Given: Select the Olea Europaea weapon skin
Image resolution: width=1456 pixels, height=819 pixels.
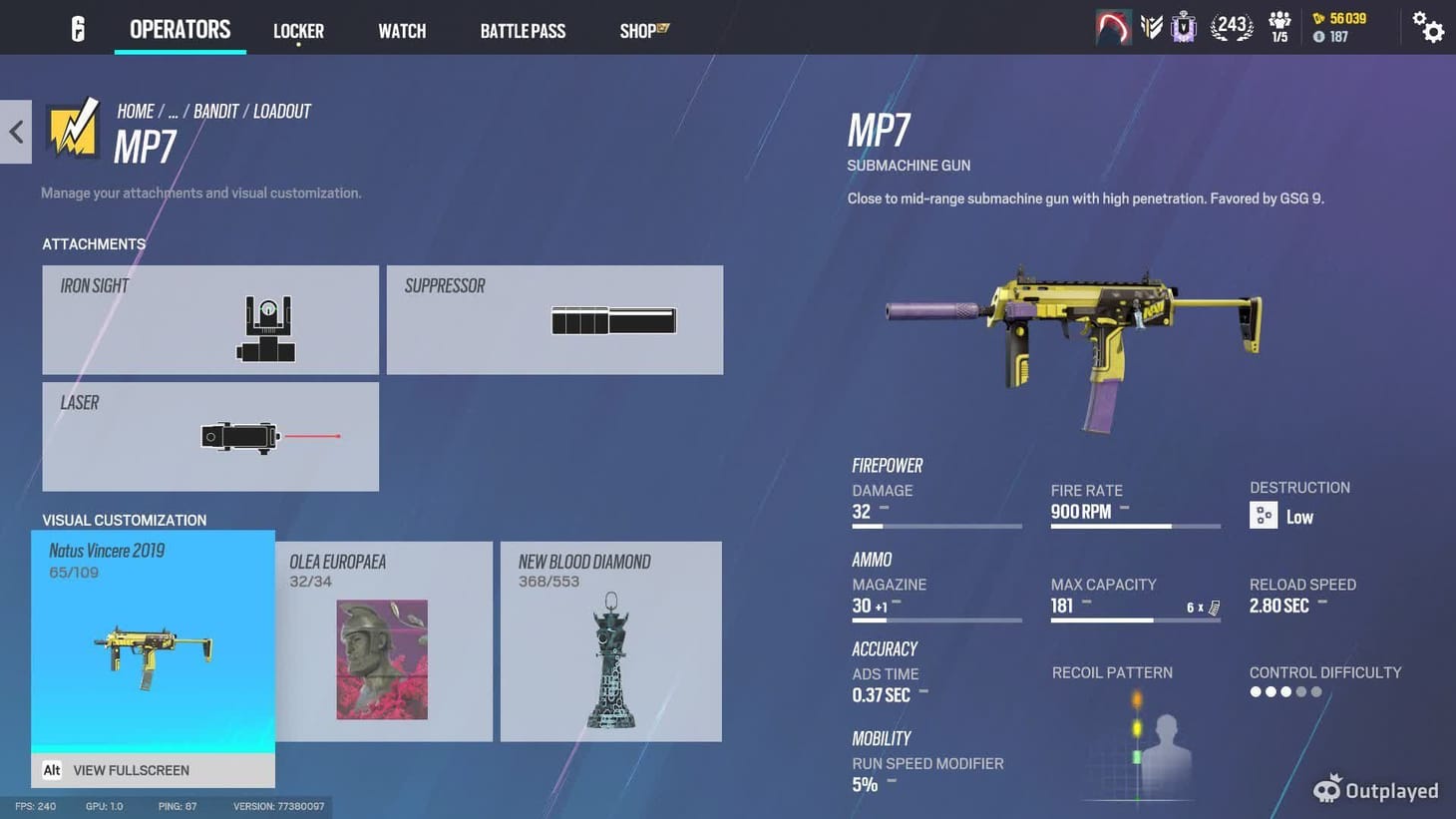Looking at the screenshot, I should click(x=384, y=640).
